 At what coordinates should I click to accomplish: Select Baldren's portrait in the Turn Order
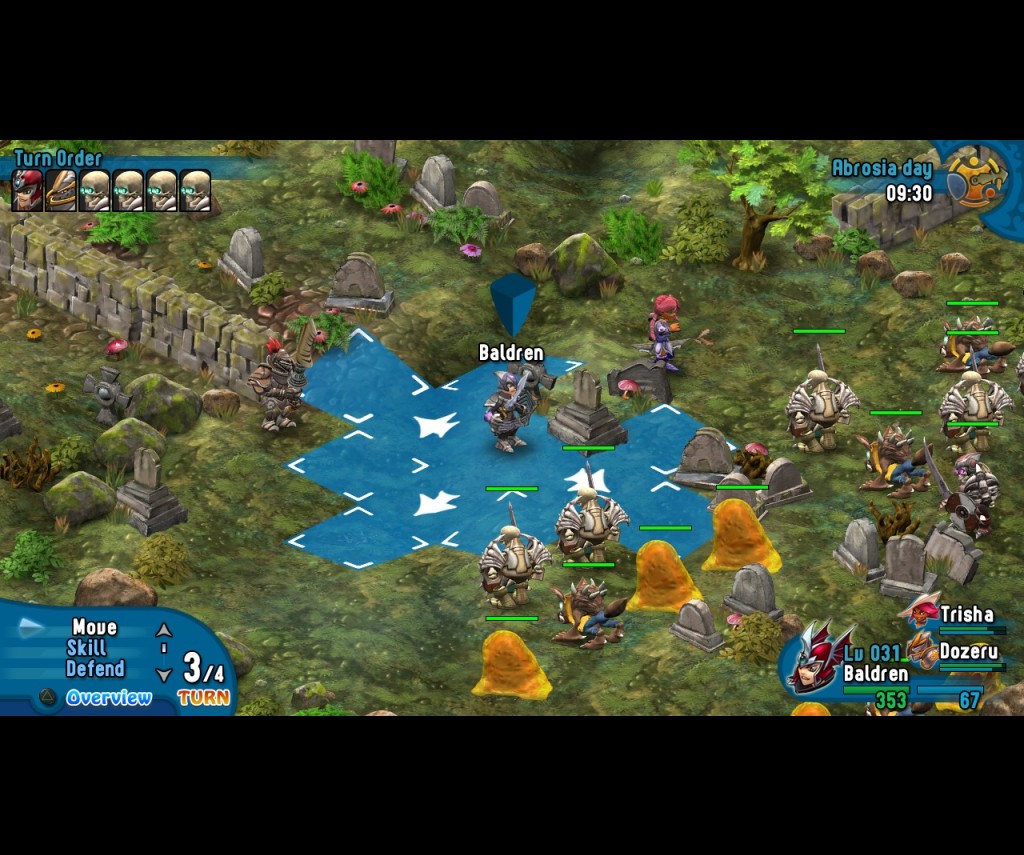tap(27, 190)
